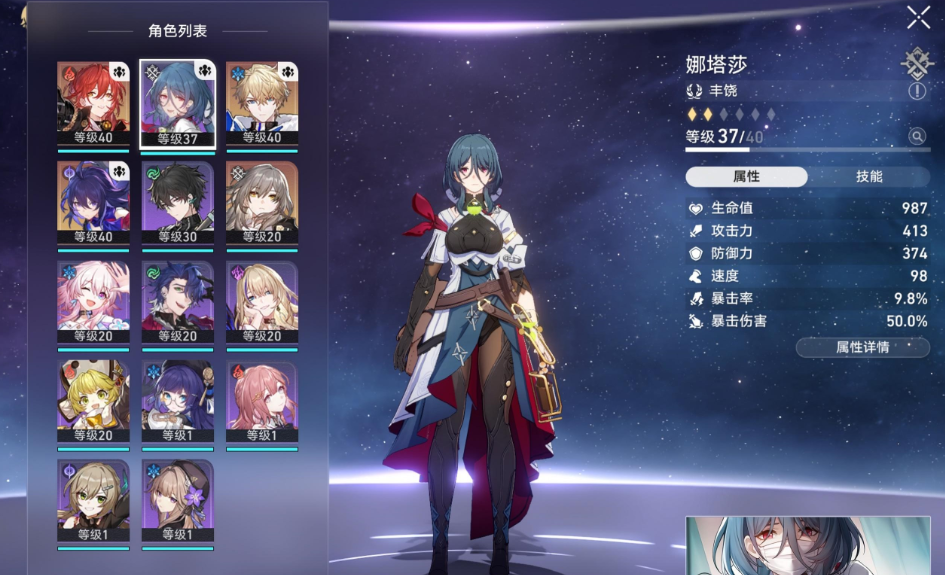Viewport: 945px width, 575px height.
Task: Select the pink-haired level 20 character
Action: coord(94,302)
